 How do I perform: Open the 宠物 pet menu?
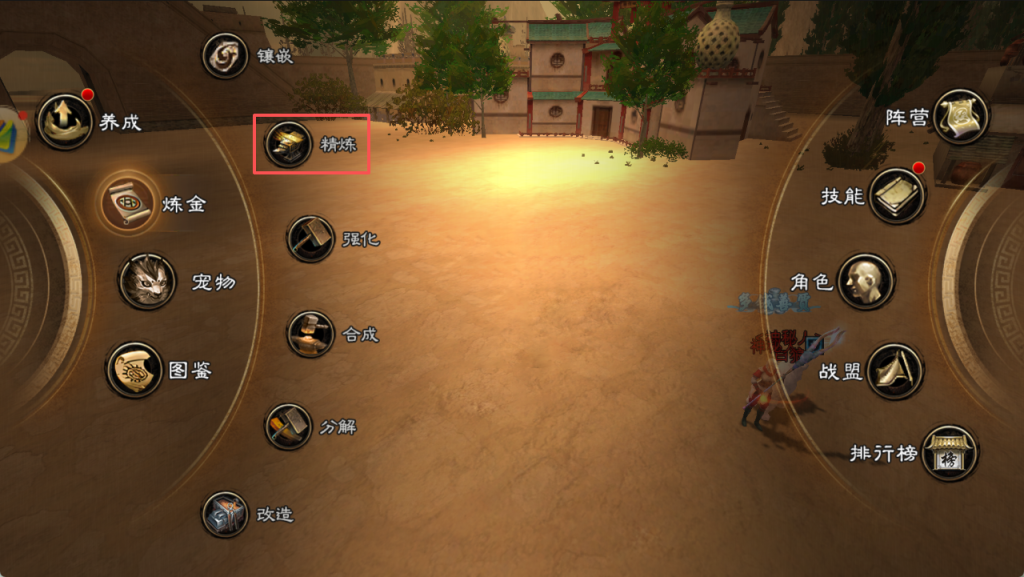(147, 281)
